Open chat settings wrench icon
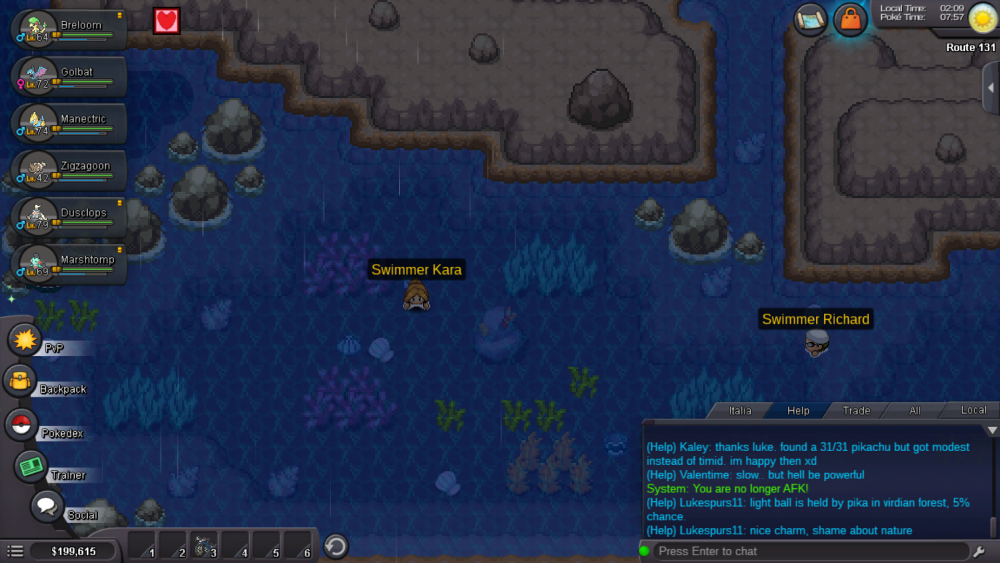The image size is (1000, 563). point(978,551)
